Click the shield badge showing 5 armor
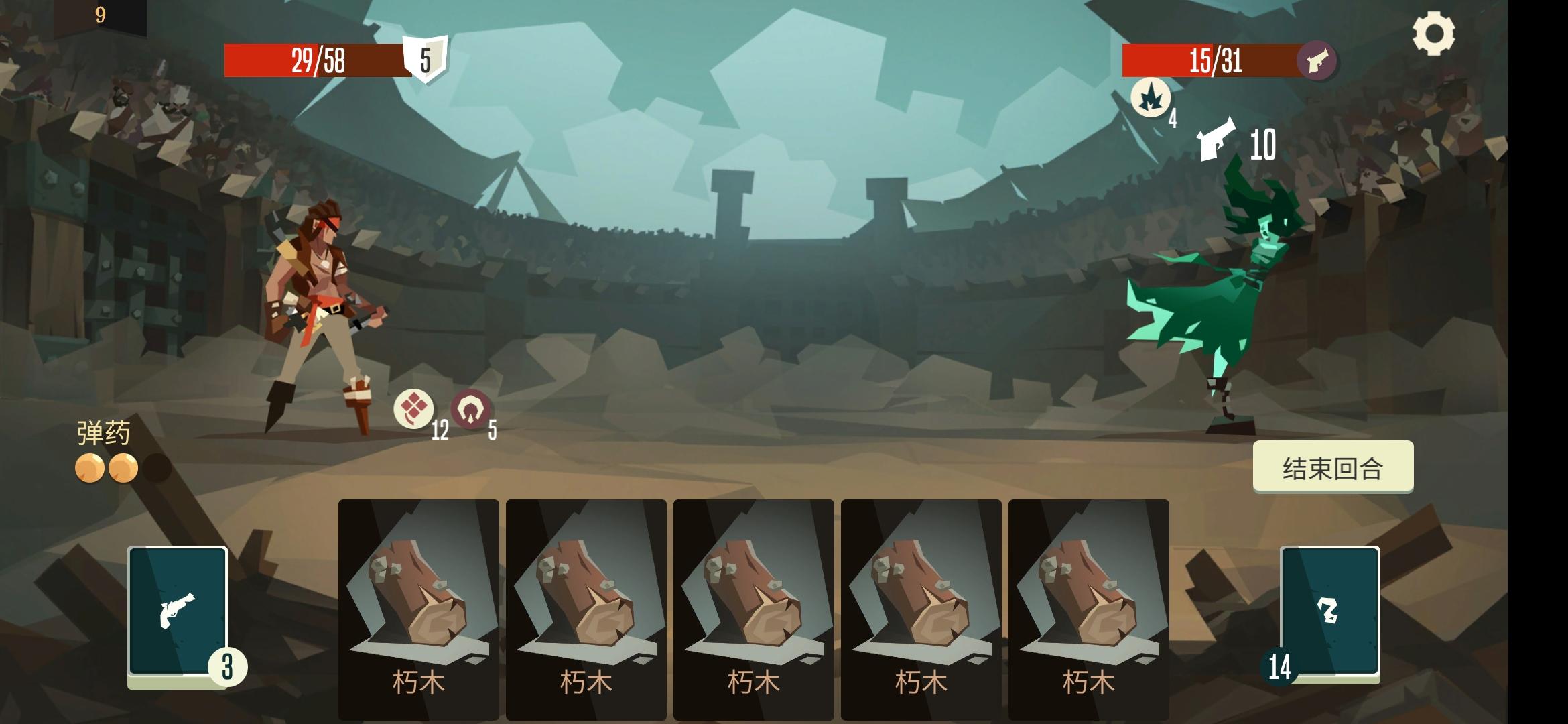 tap(425, 60)
